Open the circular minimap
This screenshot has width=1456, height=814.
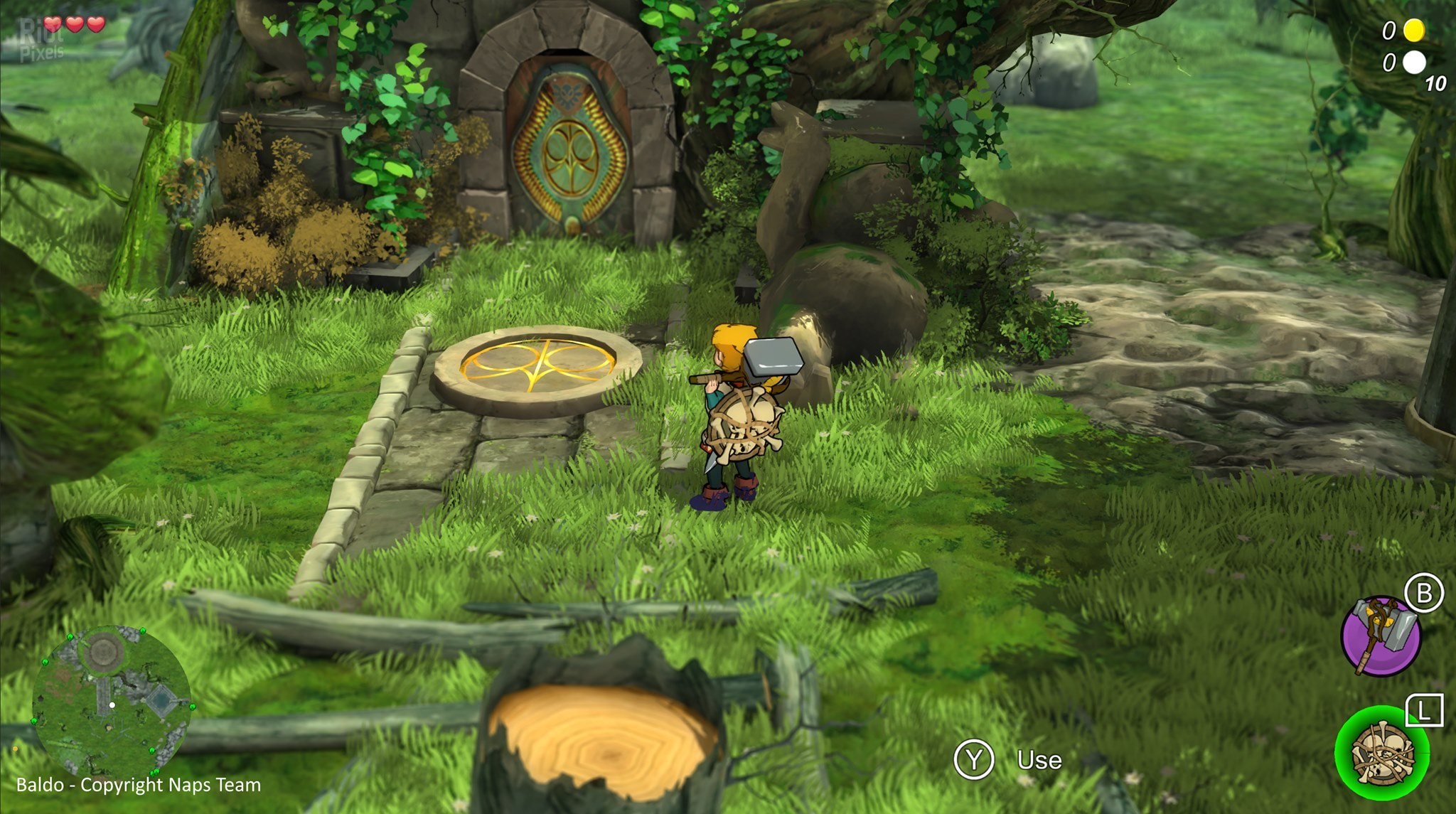click(112, 700)
